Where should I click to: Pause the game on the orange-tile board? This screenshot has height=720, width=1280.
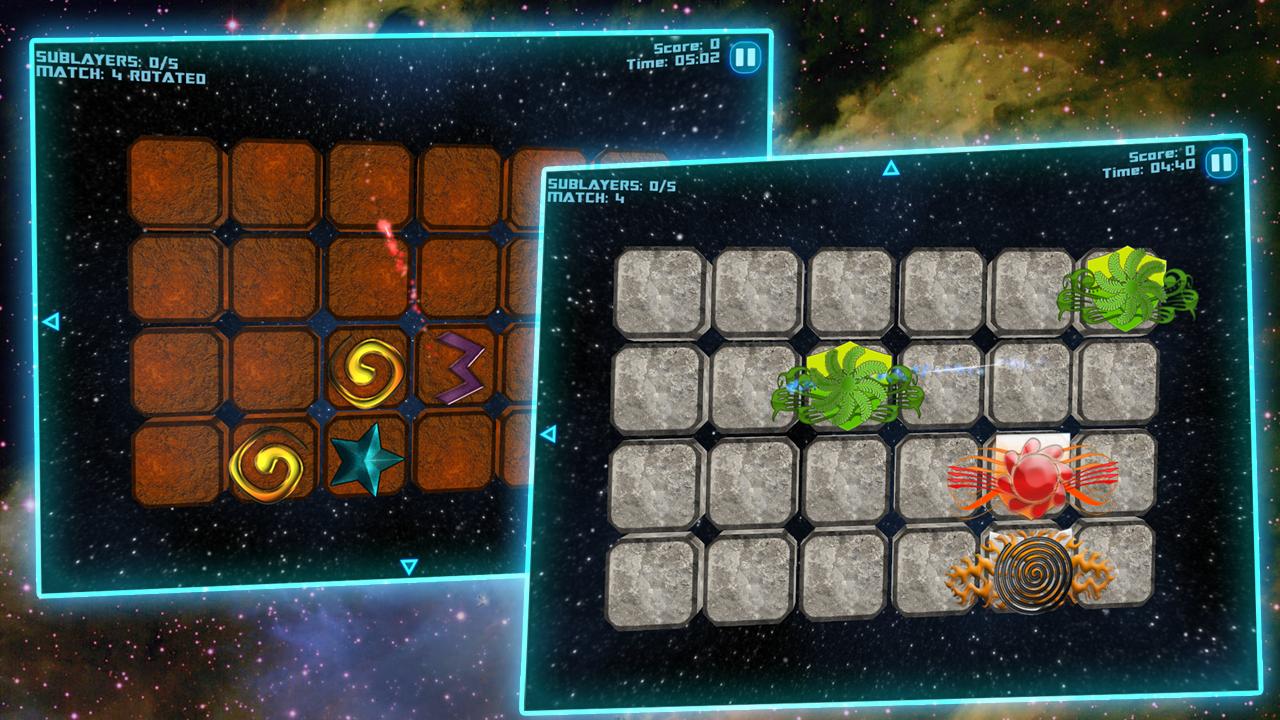pos(744,56)
